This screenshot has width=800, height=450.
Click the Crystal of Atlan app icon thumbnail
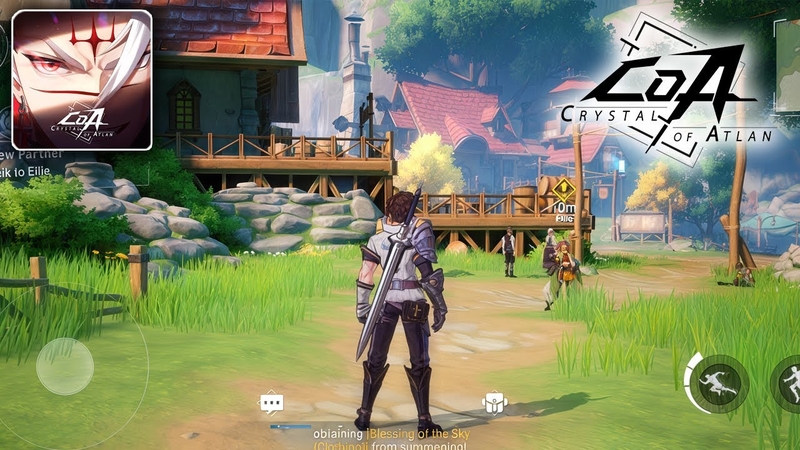(x=82, y=80)
